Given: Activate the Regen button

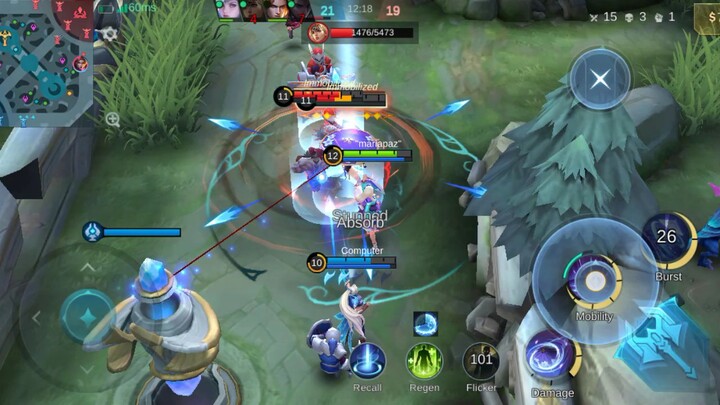Looking at the screenshot, I should [x=424, y=361].
